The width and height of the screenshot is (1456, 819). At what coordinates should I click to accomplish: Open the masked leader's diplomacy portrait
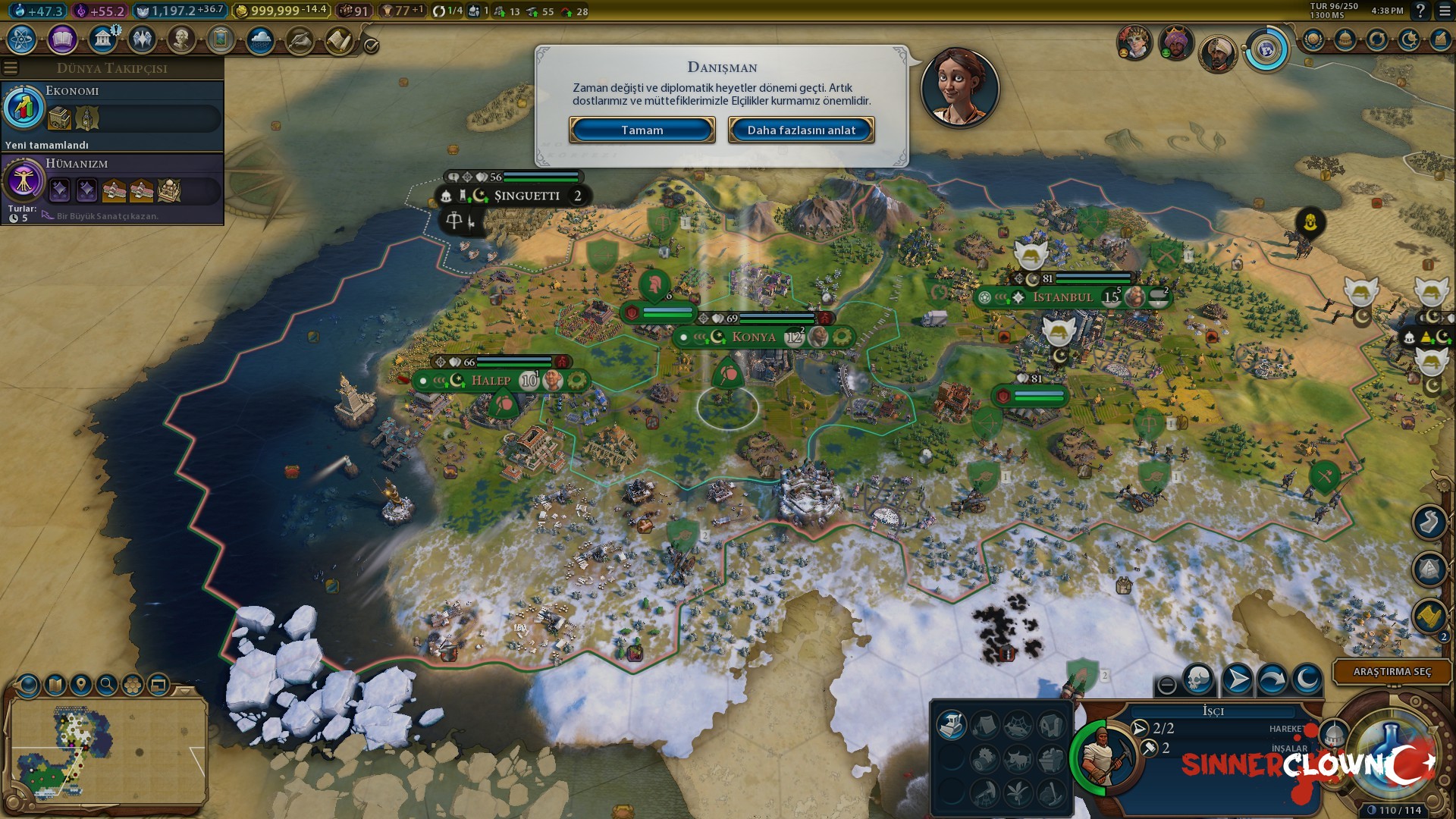[1175, 42]
